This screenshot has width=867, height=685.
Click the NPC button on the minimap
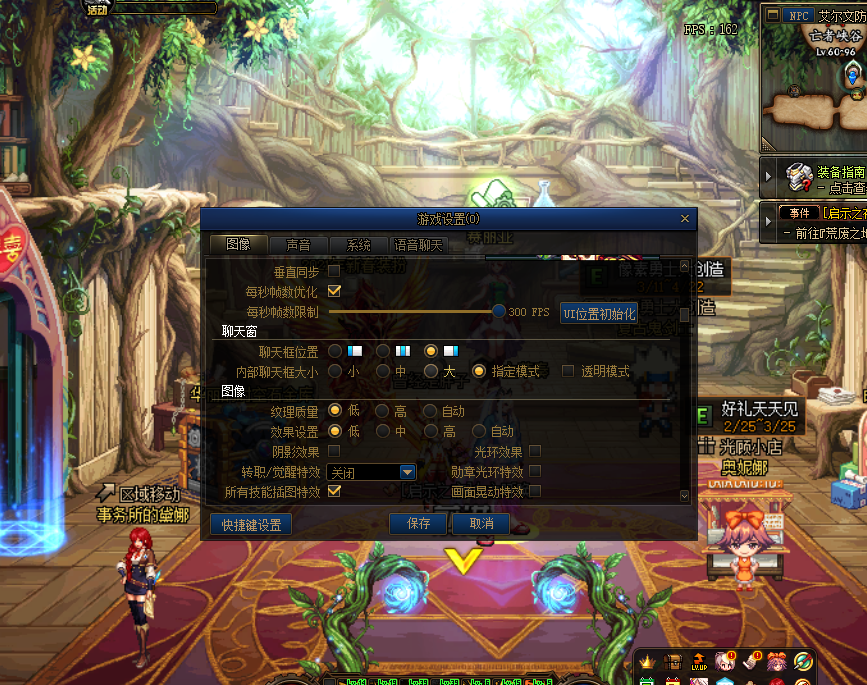click(797, 15)
